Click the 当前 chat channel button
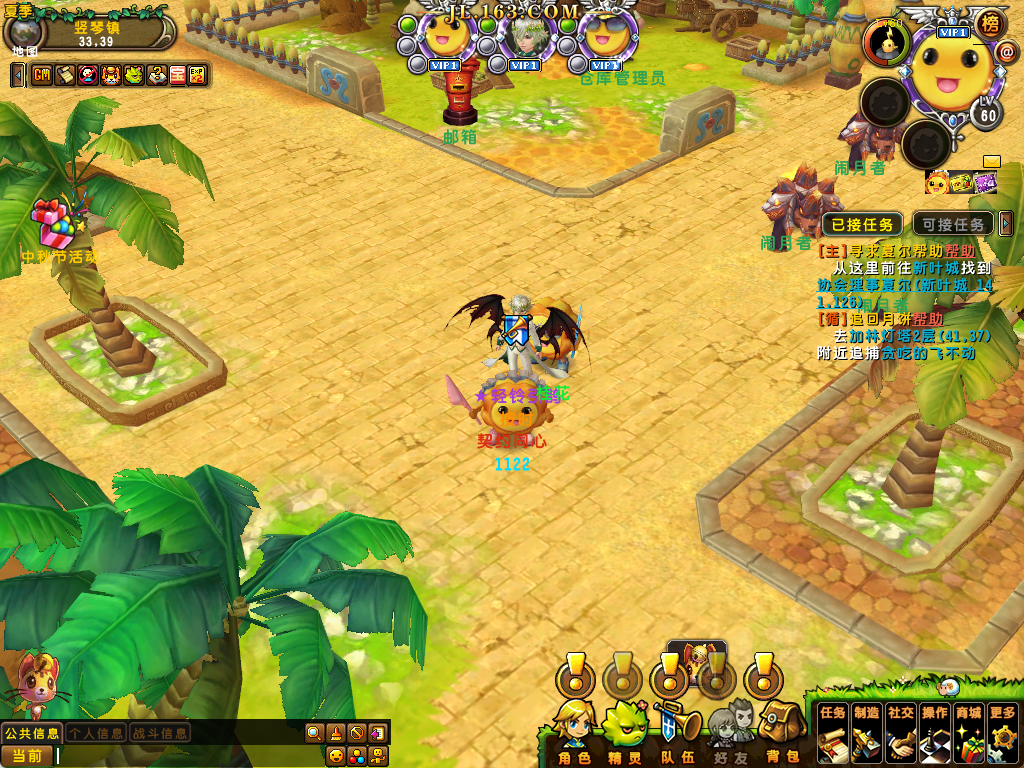 (27, 756)
